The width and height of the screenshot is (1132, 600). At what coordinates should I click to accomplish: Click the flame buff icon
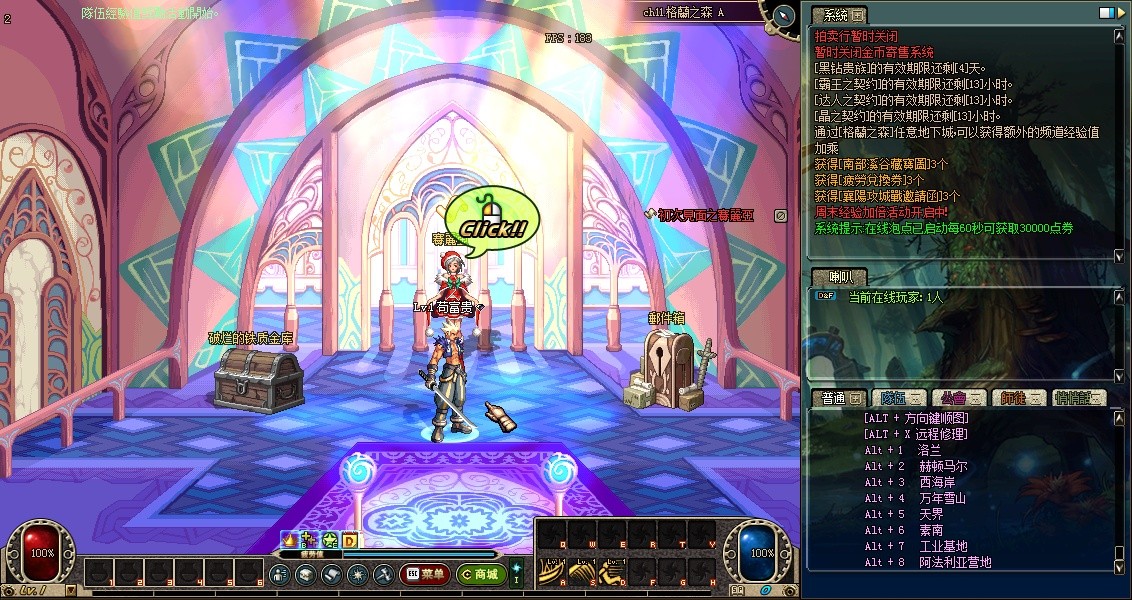point(290,540)
